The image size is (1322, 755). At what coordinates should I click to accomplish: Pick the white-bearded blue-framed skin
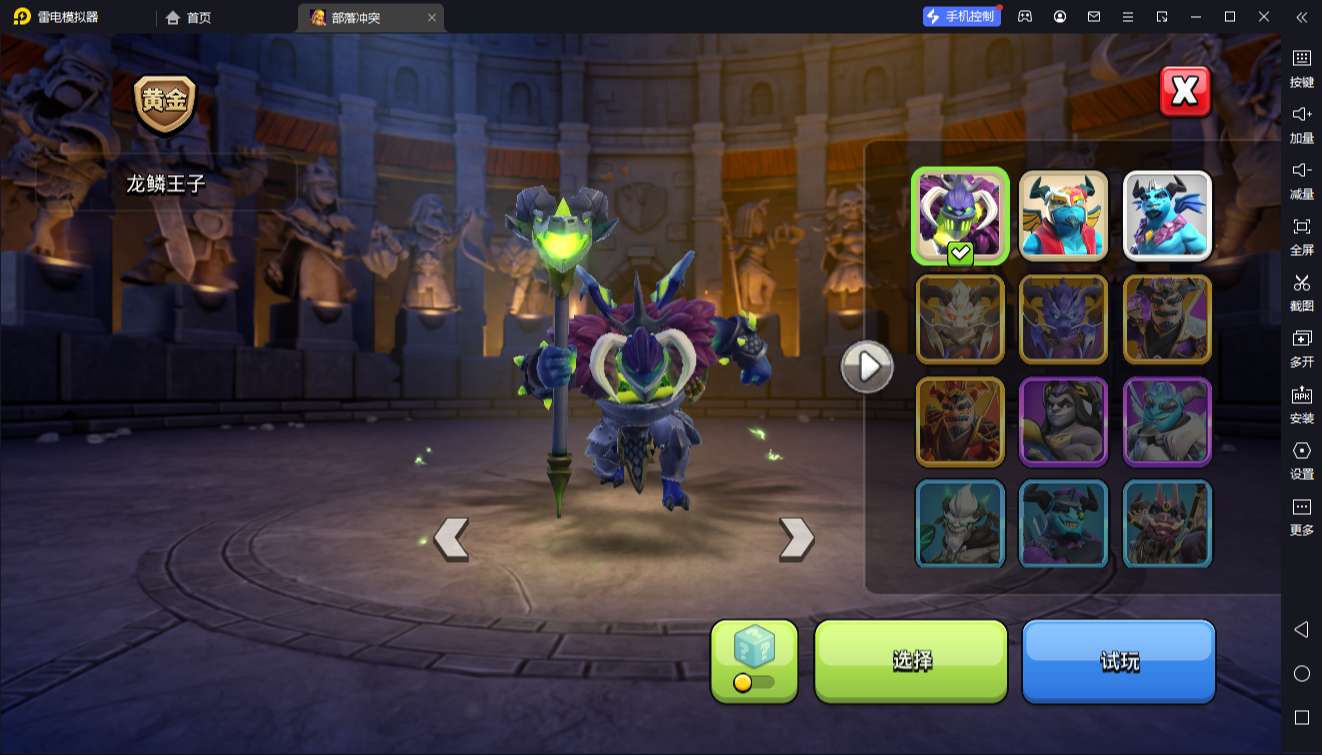pos(960,523)
